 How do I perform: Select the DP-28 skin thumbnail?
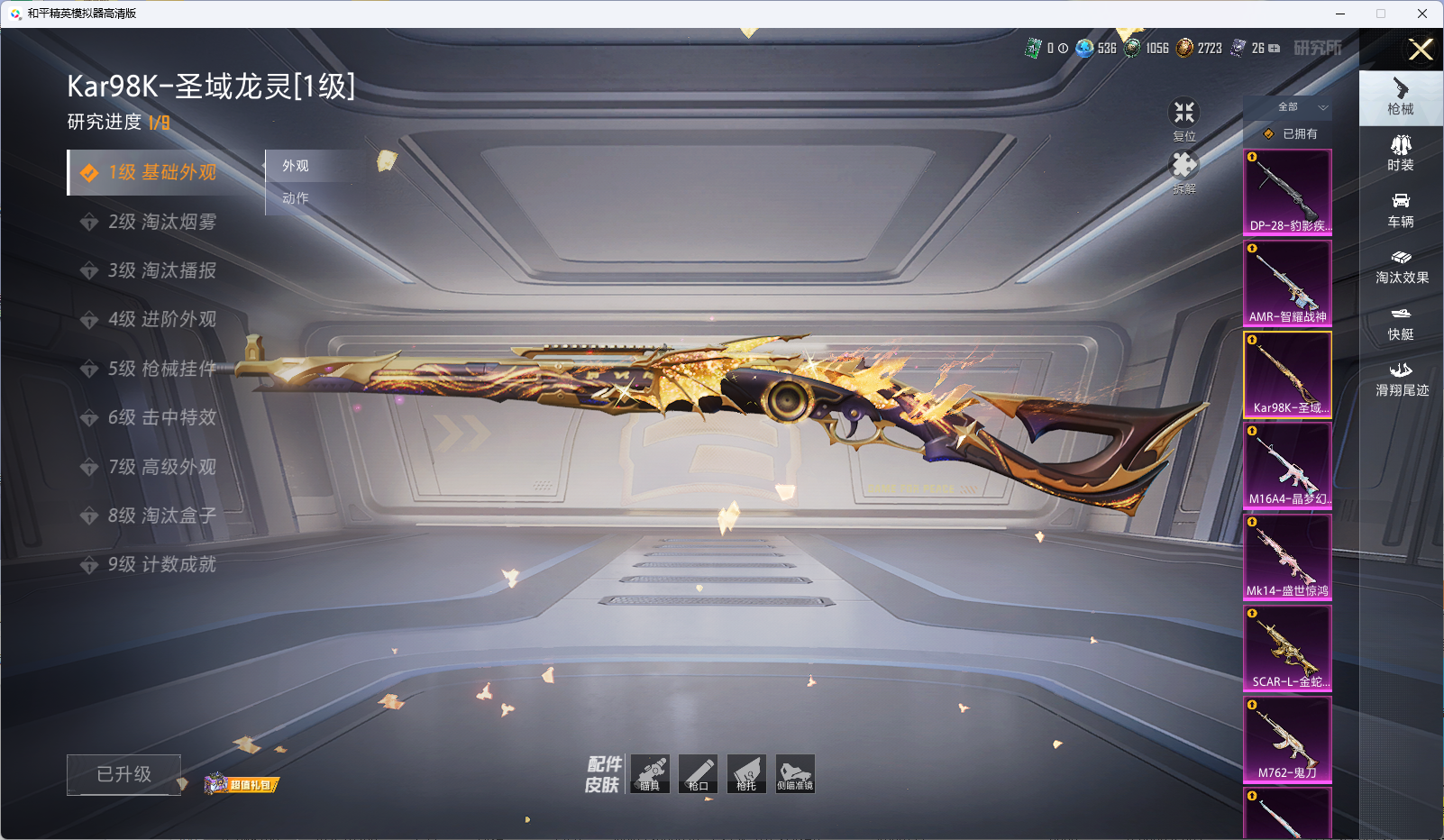(x=1287, y=191)
